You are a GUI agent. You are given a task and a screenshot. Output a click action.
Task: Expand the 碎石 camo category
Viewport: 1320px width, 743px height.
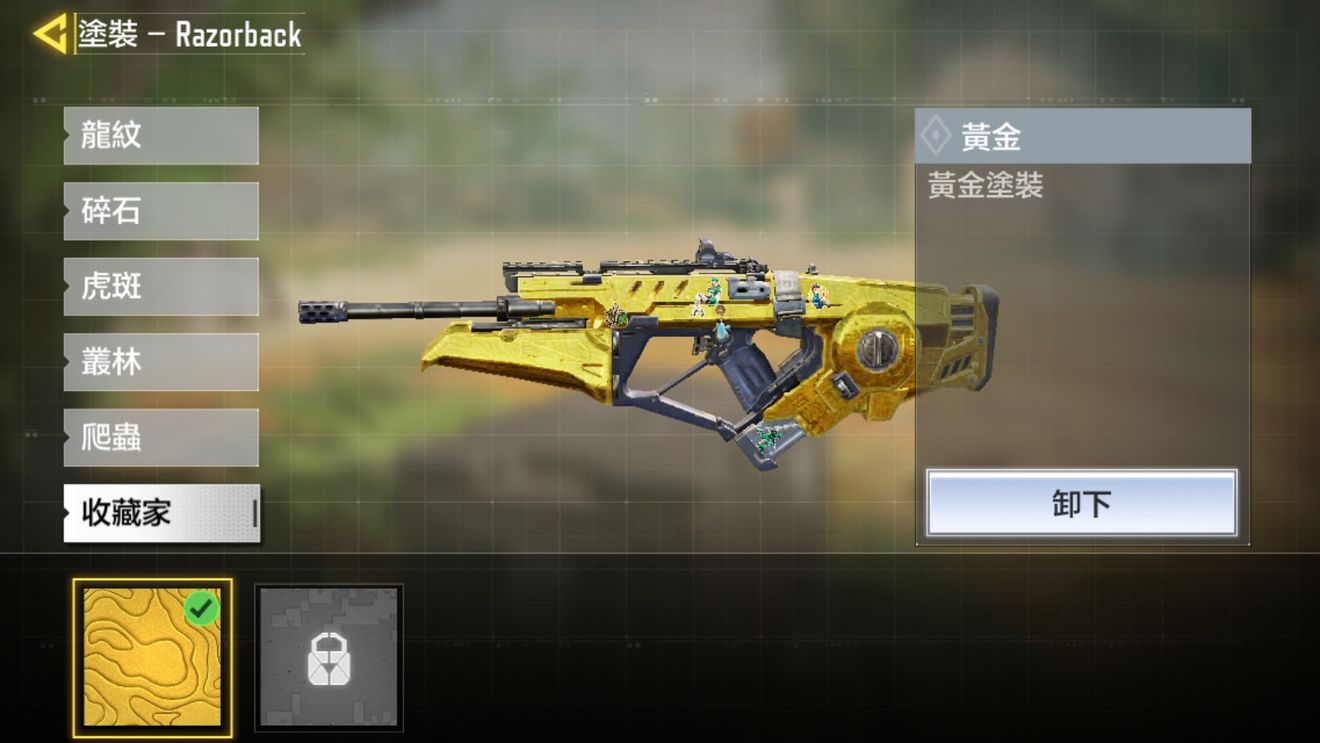160,210
